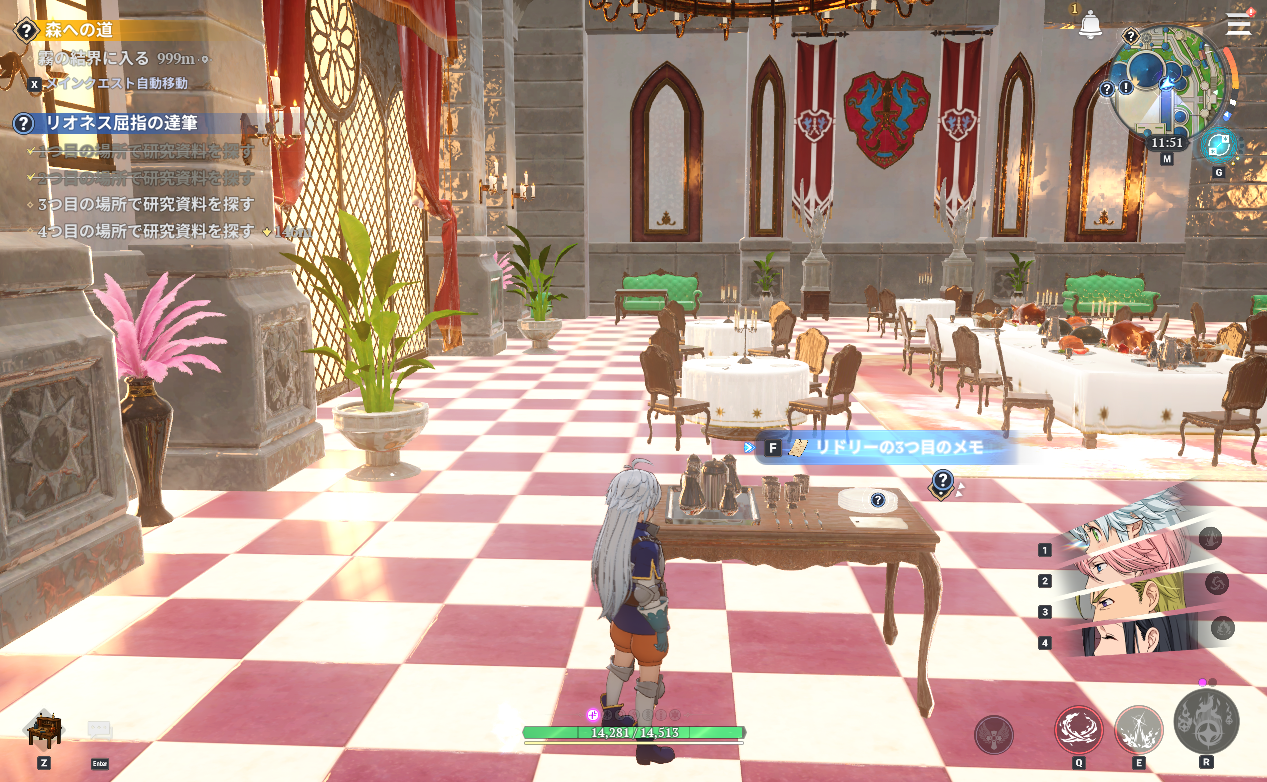Activate the glowing cyan compass skill
The image size is (1267, 782).
coord(1218,146)
